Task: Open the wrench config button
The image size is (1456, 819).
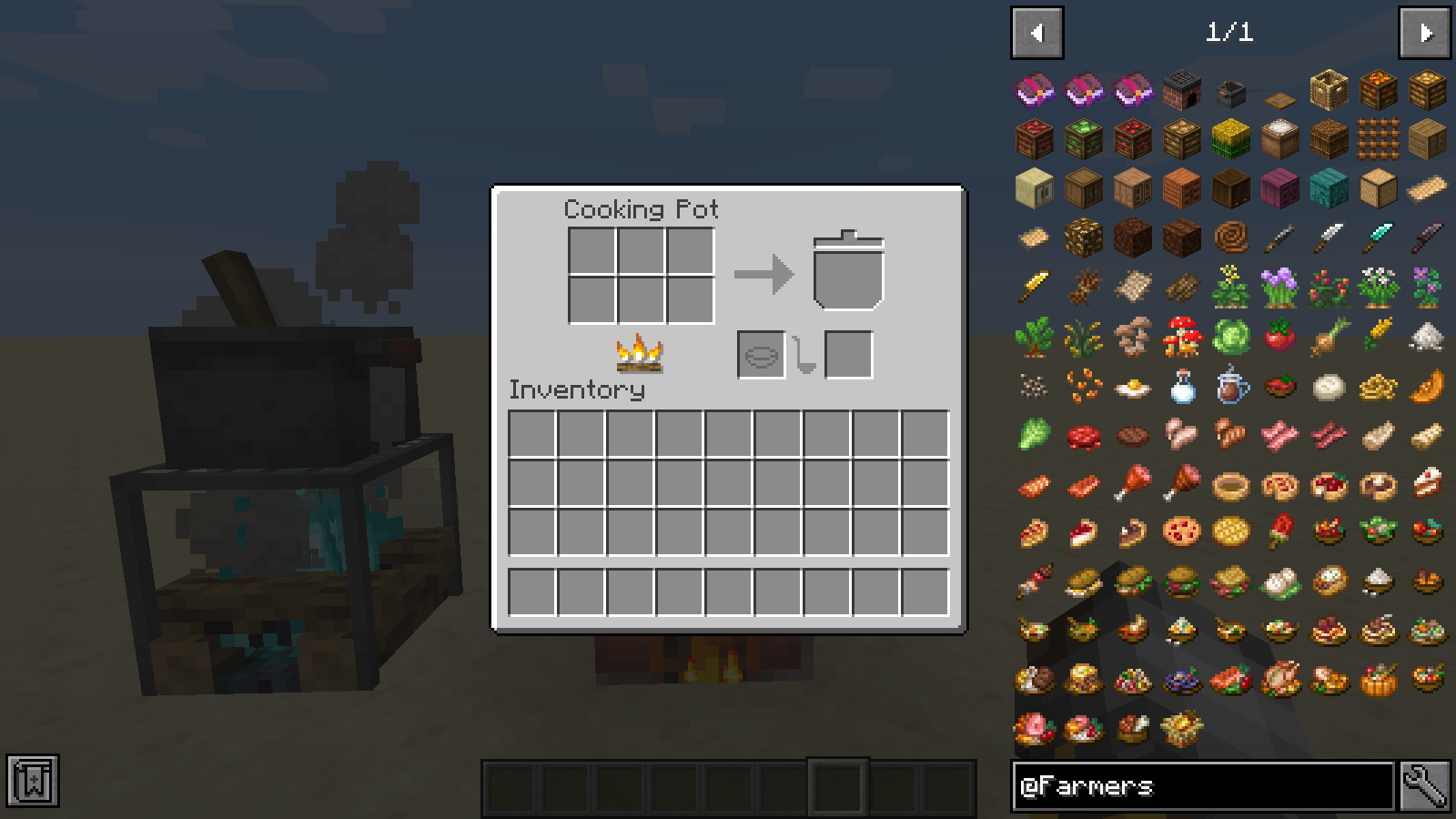Action: (1425, 786)
